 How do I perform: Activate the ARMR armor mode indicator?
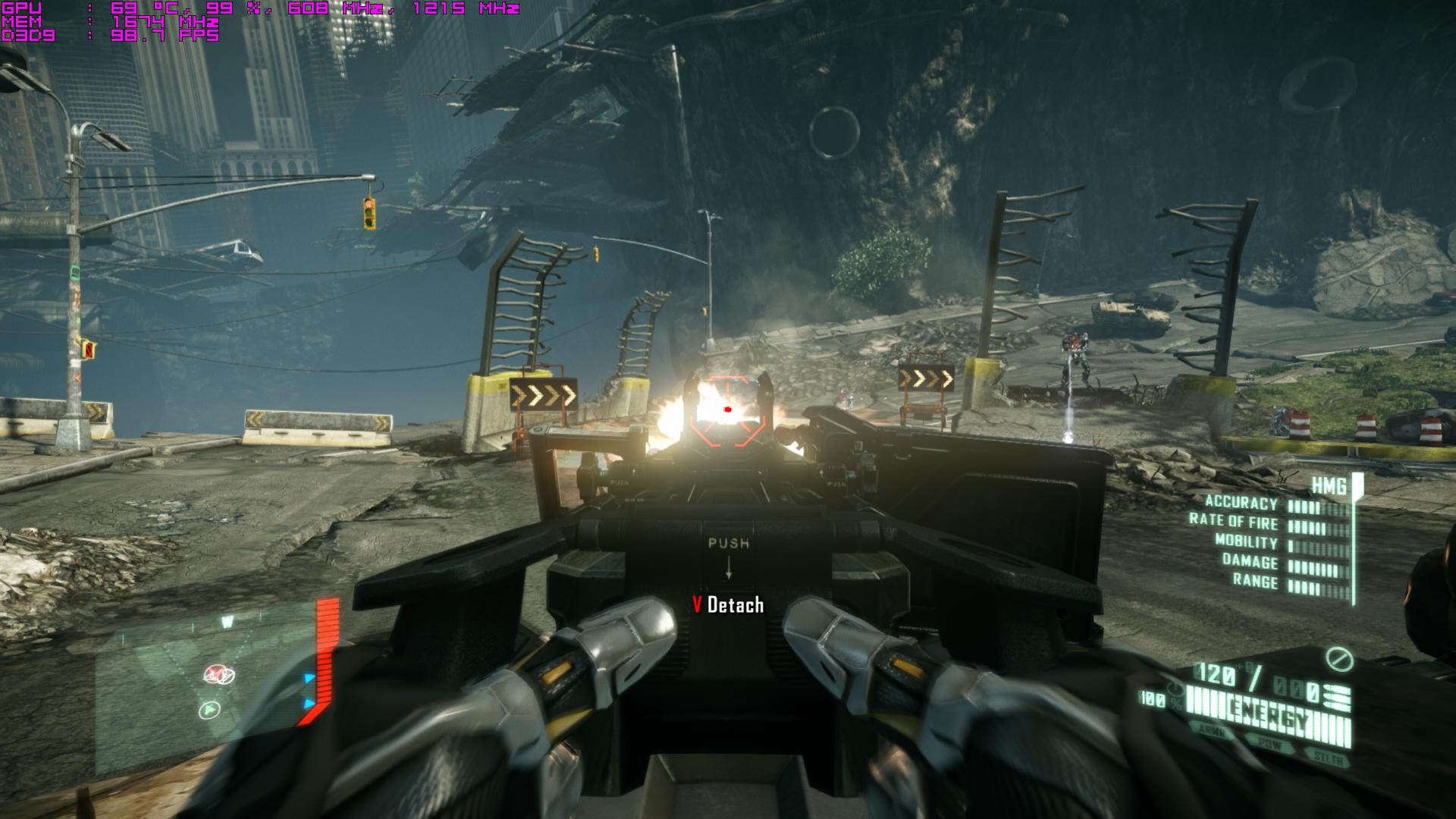click(1212, 730)
